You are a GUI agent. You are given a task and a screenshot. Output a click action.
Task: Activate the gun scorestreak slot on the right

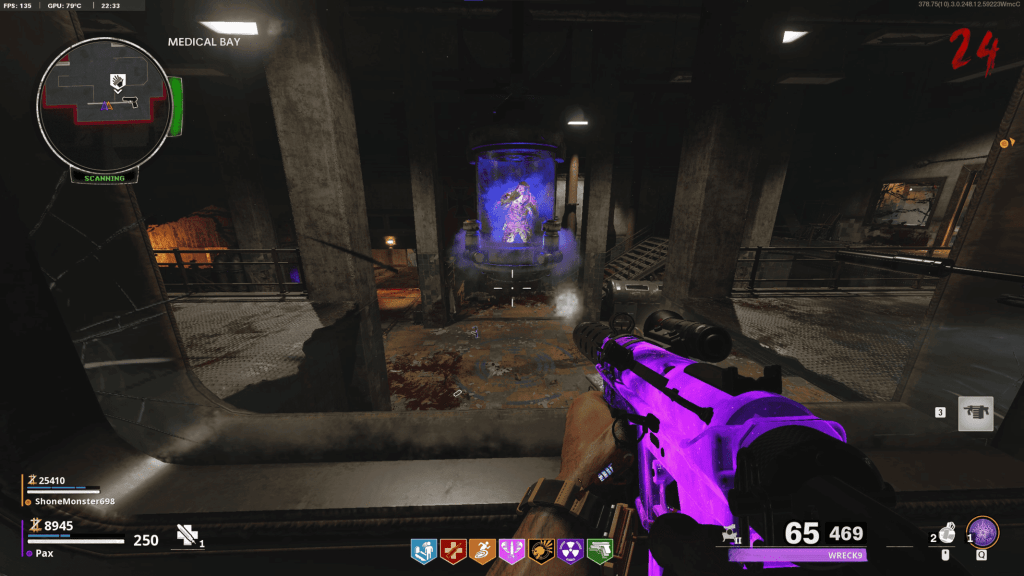(975, 413)
